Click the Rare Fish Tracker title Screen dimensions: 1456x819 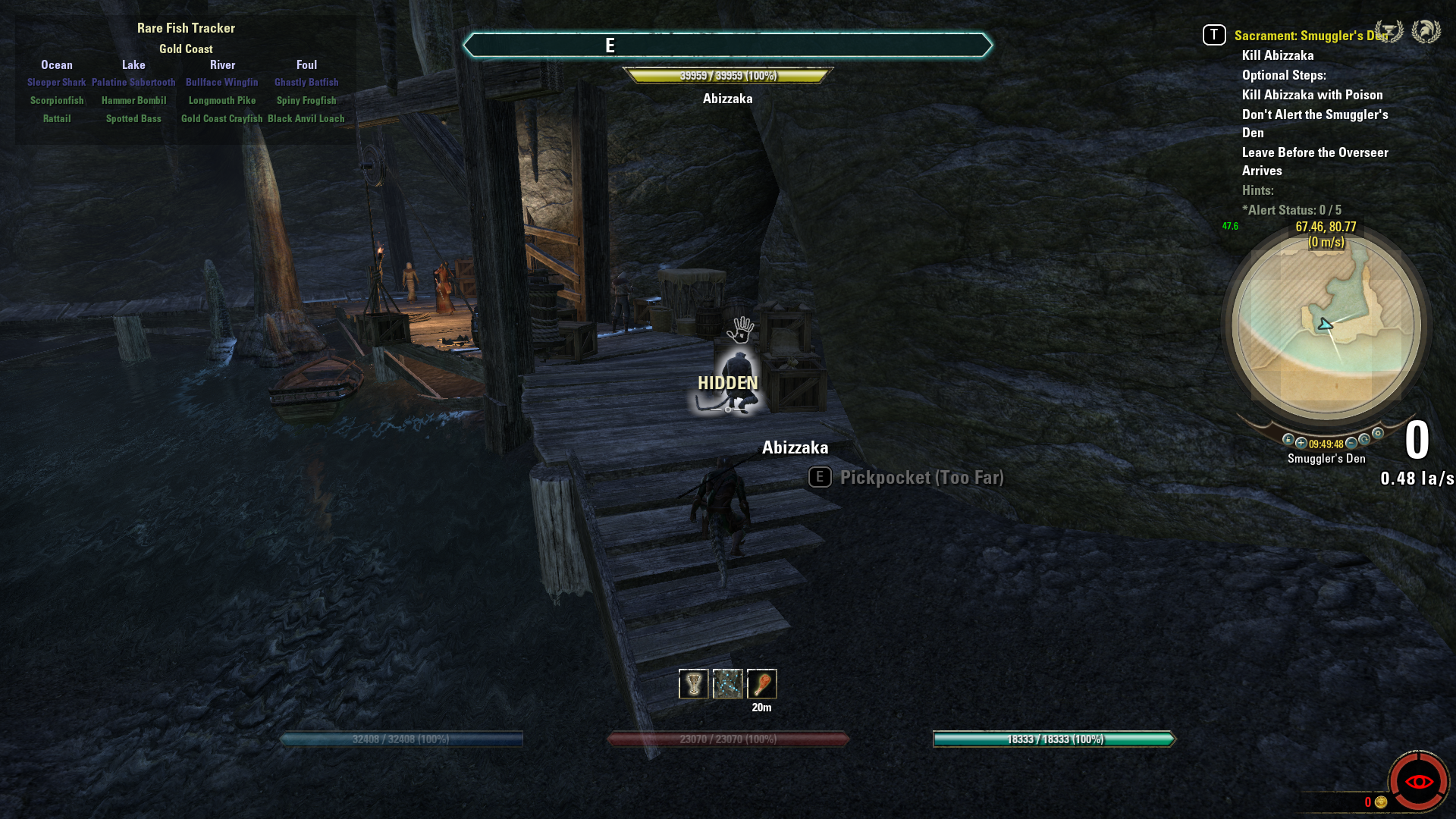[186, 28]
